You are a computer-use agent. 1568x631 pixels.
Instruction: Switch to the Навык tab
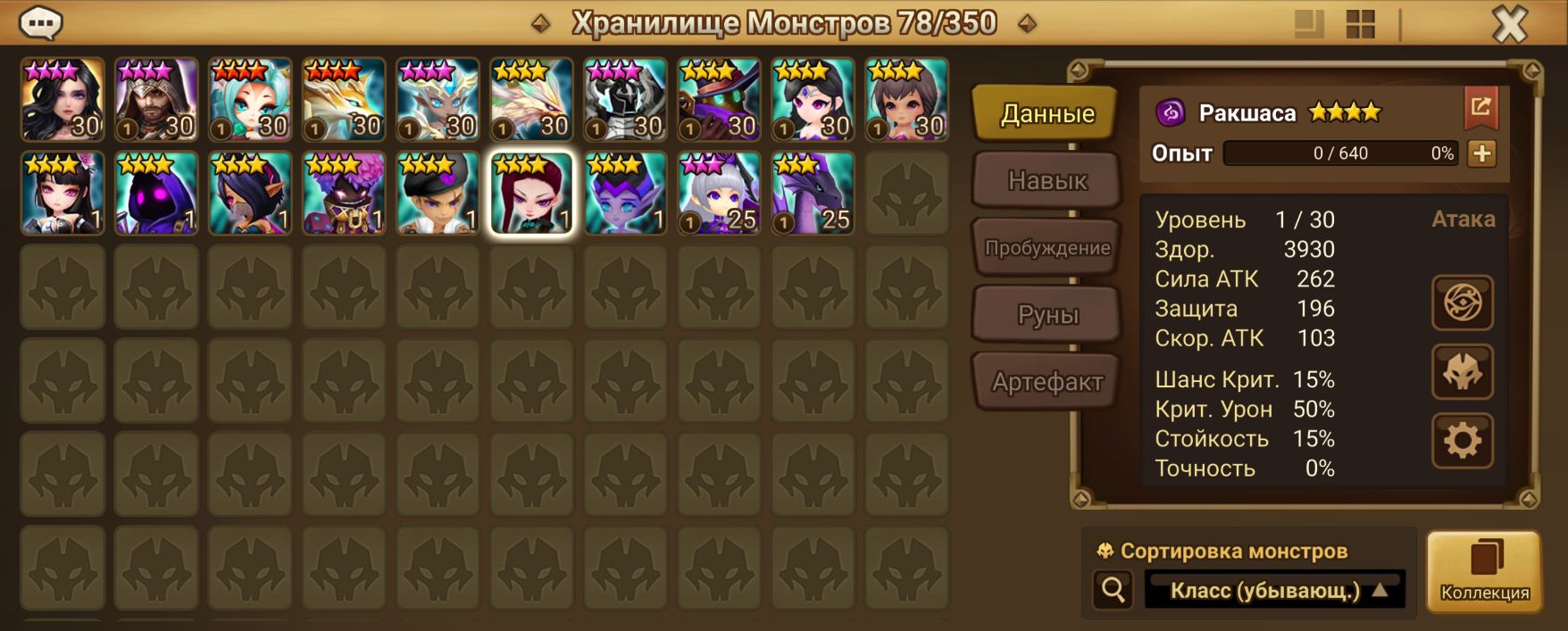click(x=1047, y=180)
